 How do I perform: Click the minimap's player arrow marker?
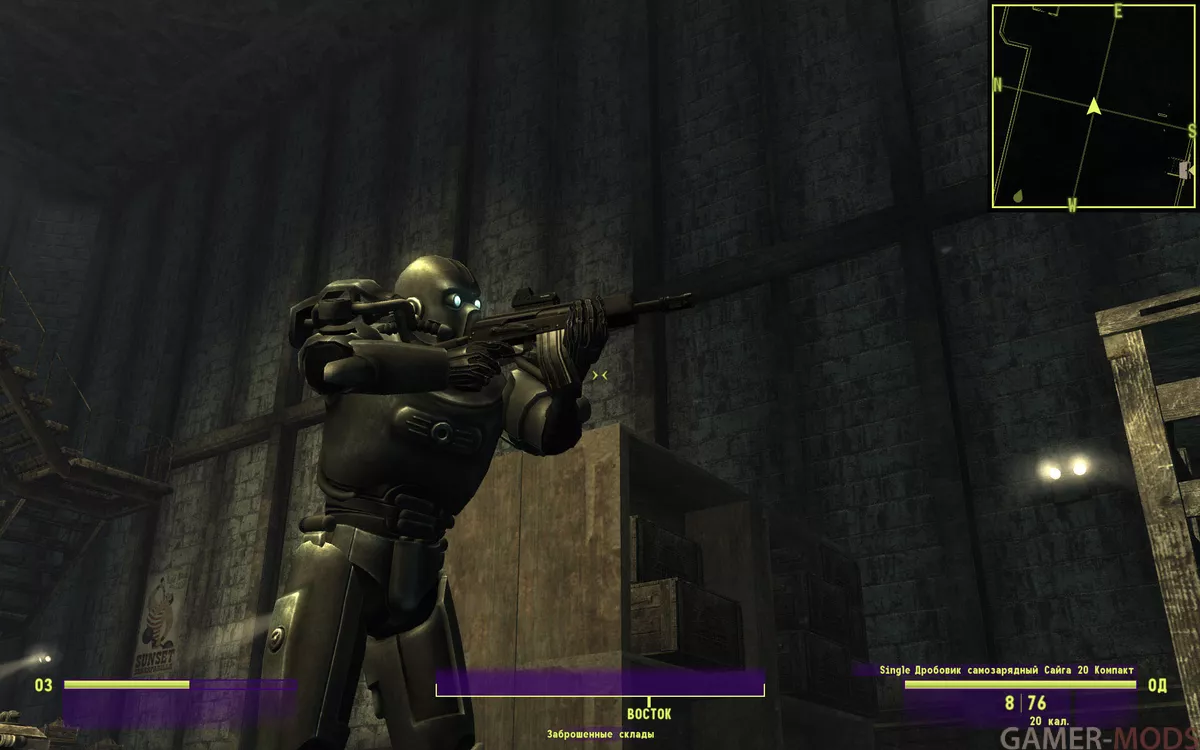click(1093, 105)
